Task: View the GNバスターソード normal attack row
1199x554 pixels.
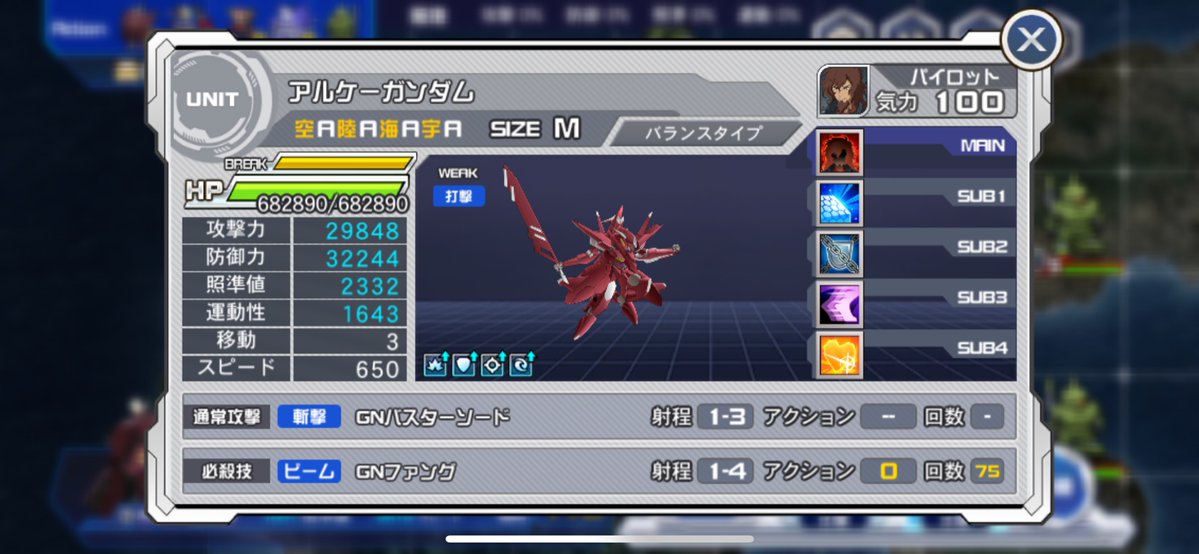Action: [x=598, y=416]
